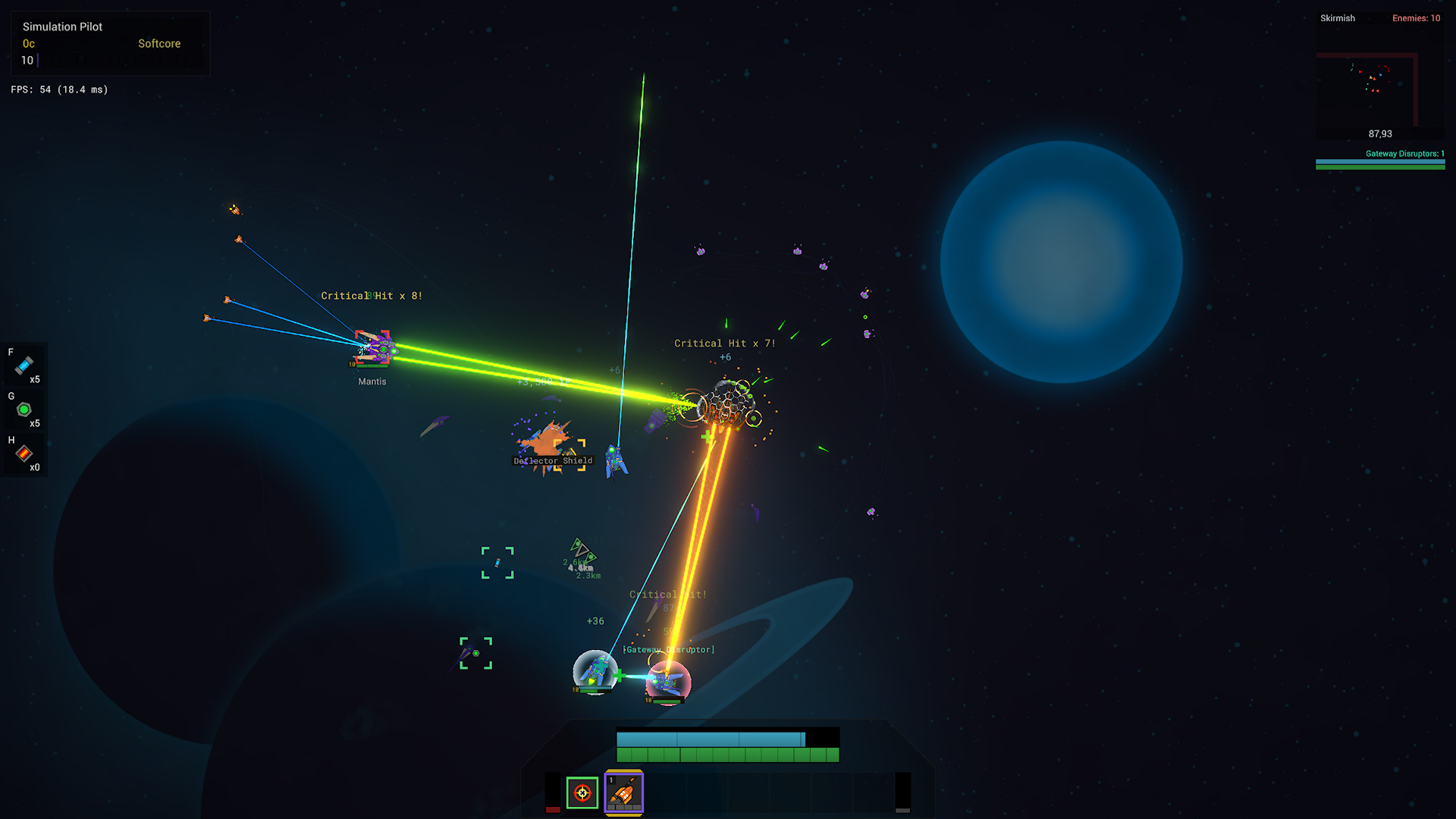Click the 0c credits display

tap(28, 43)
